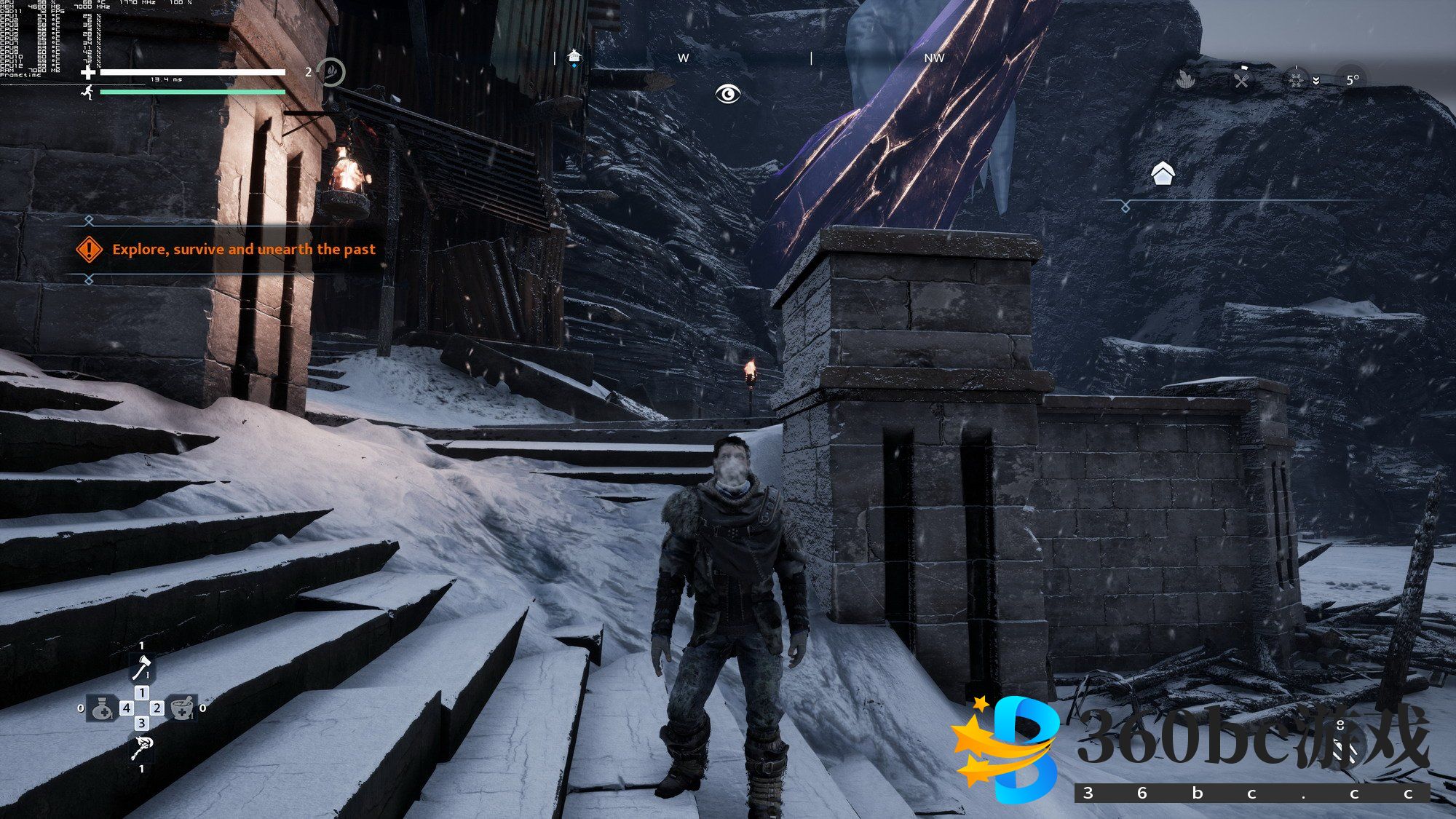Click the orange objective warning diamond icon
1456x819 pixels.
pos(90,249)
